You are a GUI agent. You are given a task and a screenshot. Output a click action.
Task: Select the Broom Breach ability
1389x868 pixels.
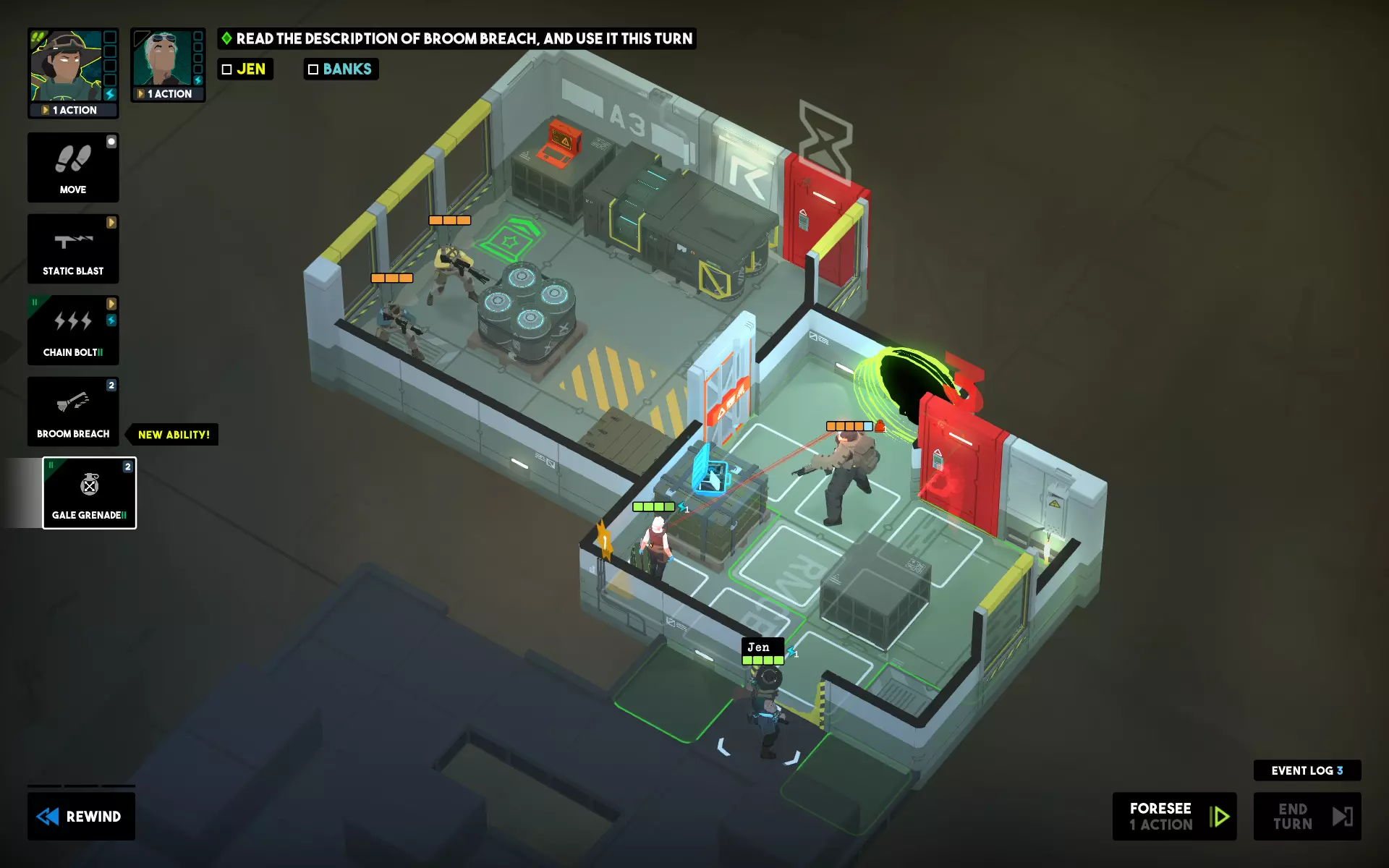click(73, 411)
